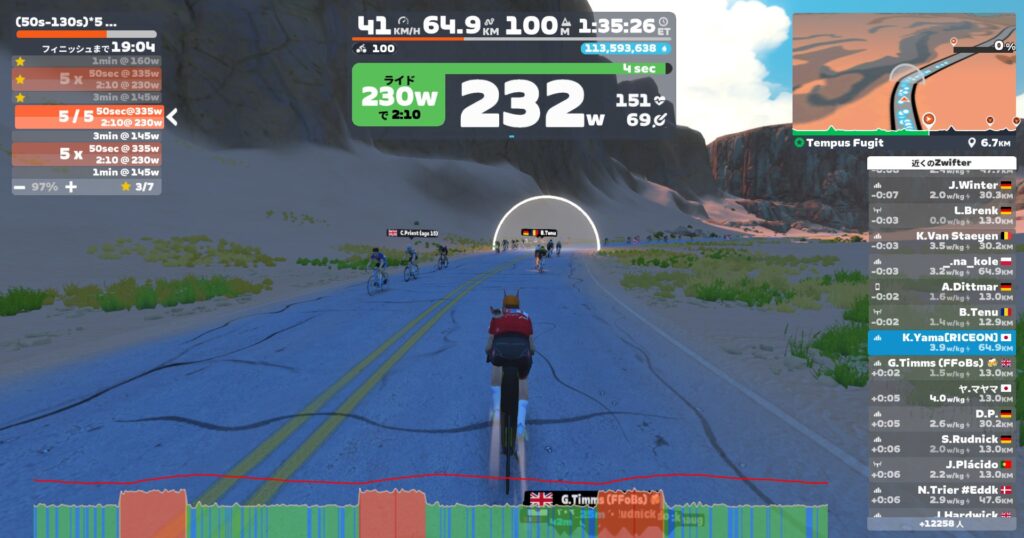This screenshot has height=538, width=1024.
Task: Choose K.Van Staeyen from the rider list
Action: coord(941,241)
